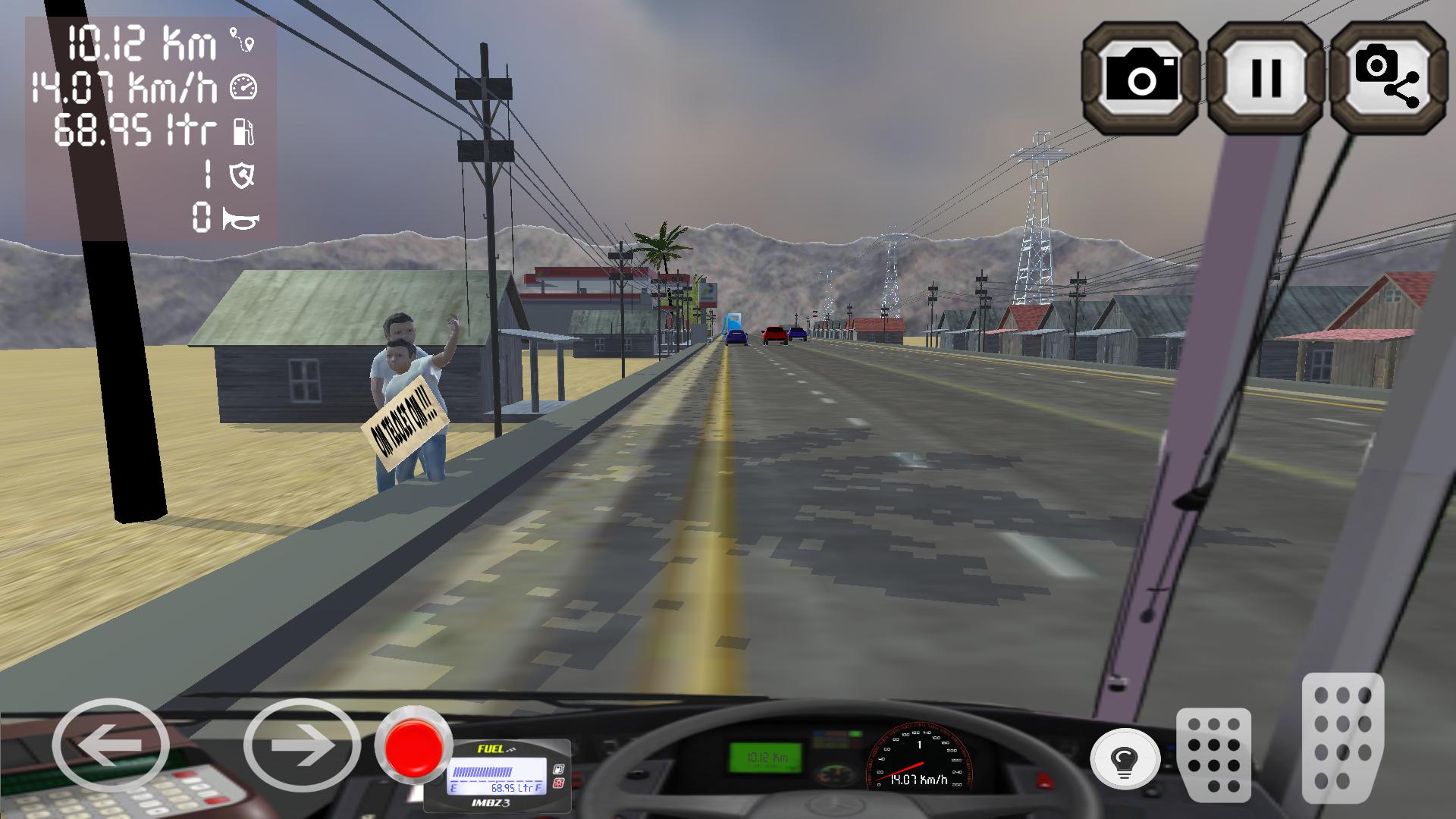Viewport: 1456px width, 819px height.
Task: Tap the speedometer icon next to 14.07 km/h
Action: [x=243, y=88]
